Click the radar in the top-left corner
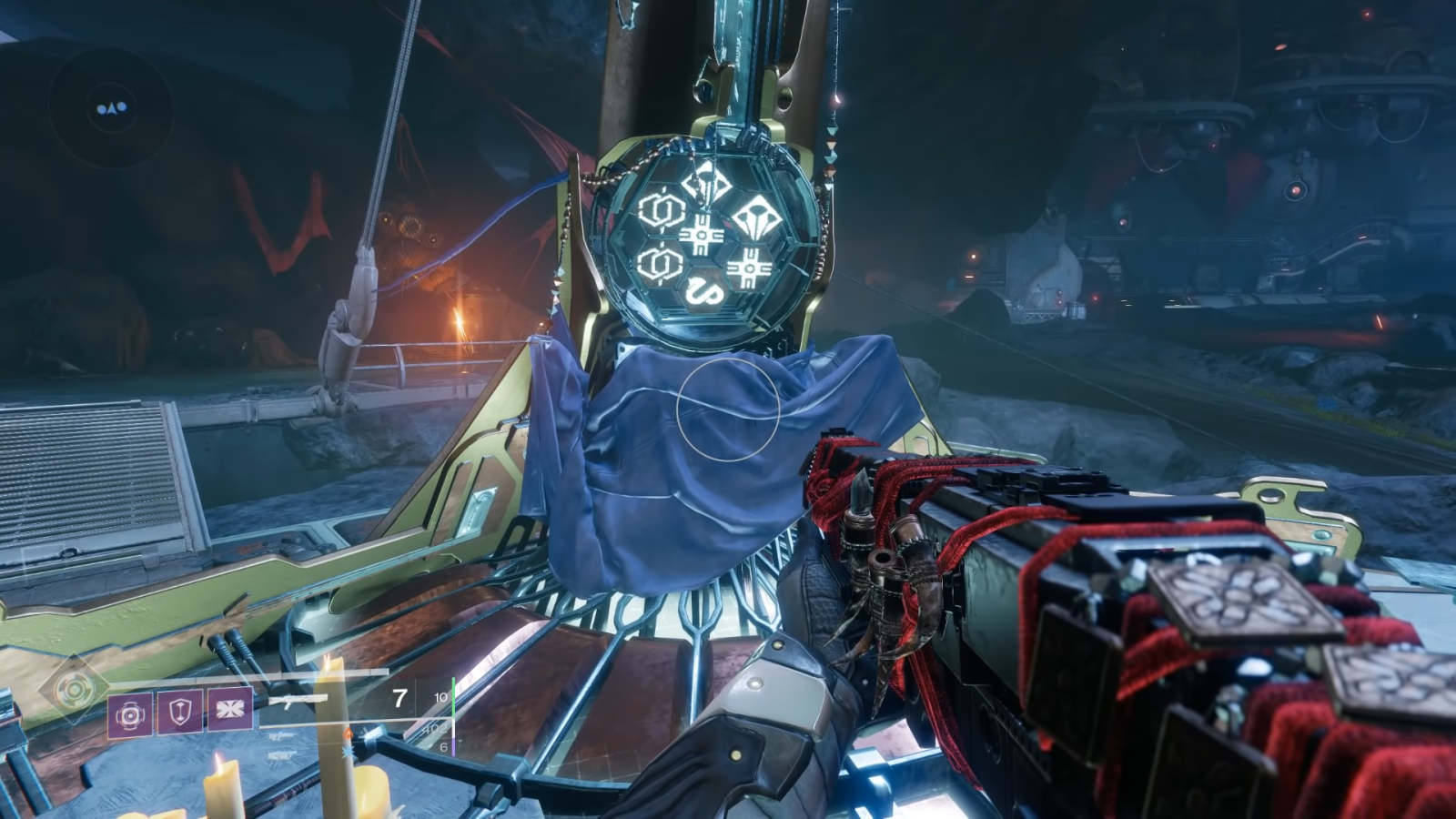This screenshot has width=1456, height=819. coord(111,108)
